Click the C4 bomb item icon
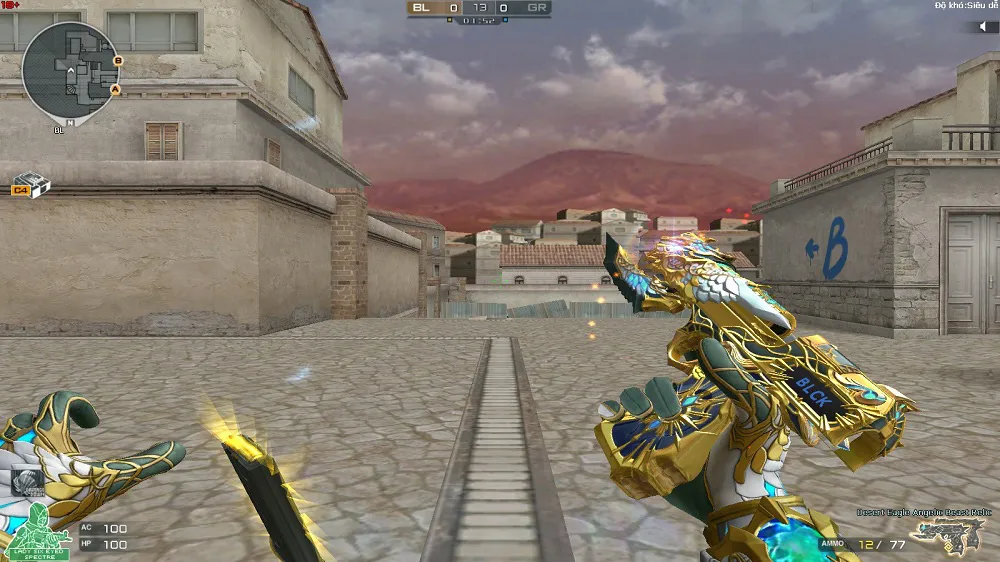The width and height of the screenshot is (1000, 562). (x=31, y=186)
